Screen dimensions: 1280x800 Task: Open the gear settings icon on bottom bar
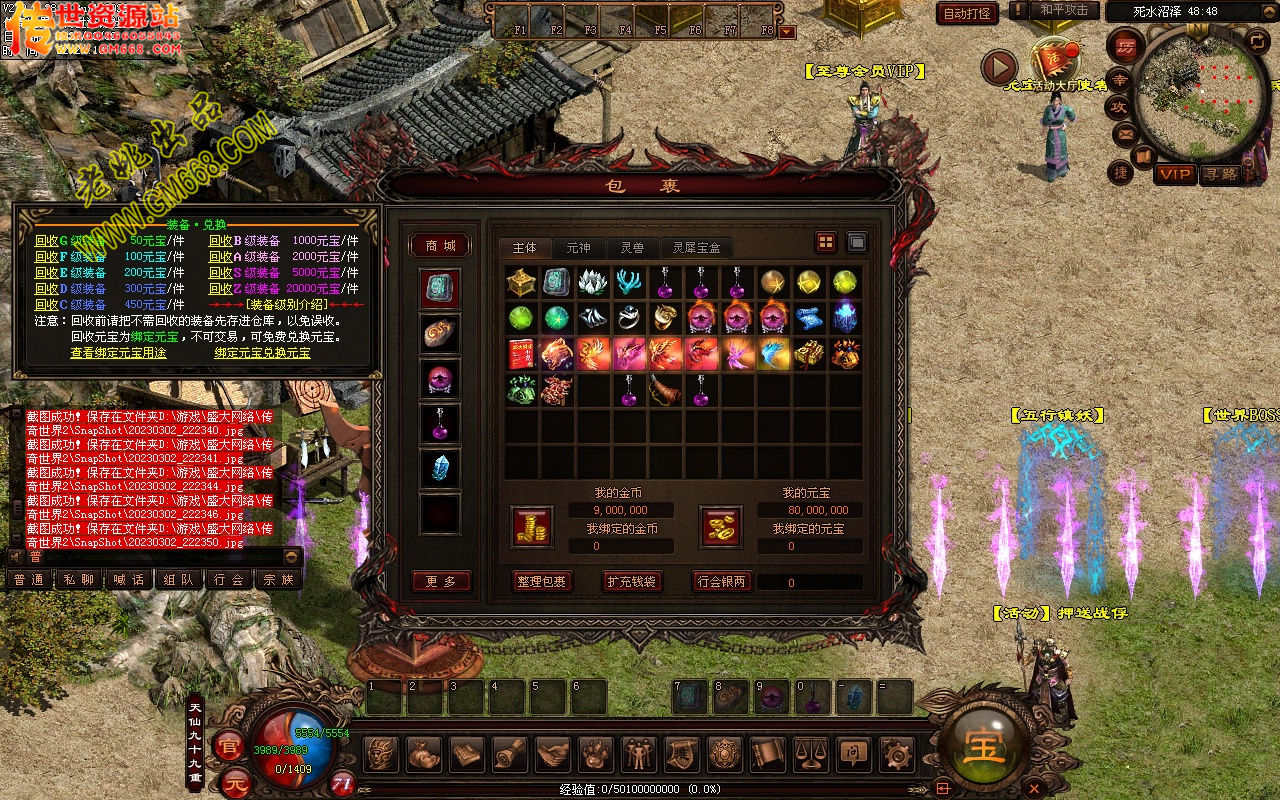pos(895,753)
